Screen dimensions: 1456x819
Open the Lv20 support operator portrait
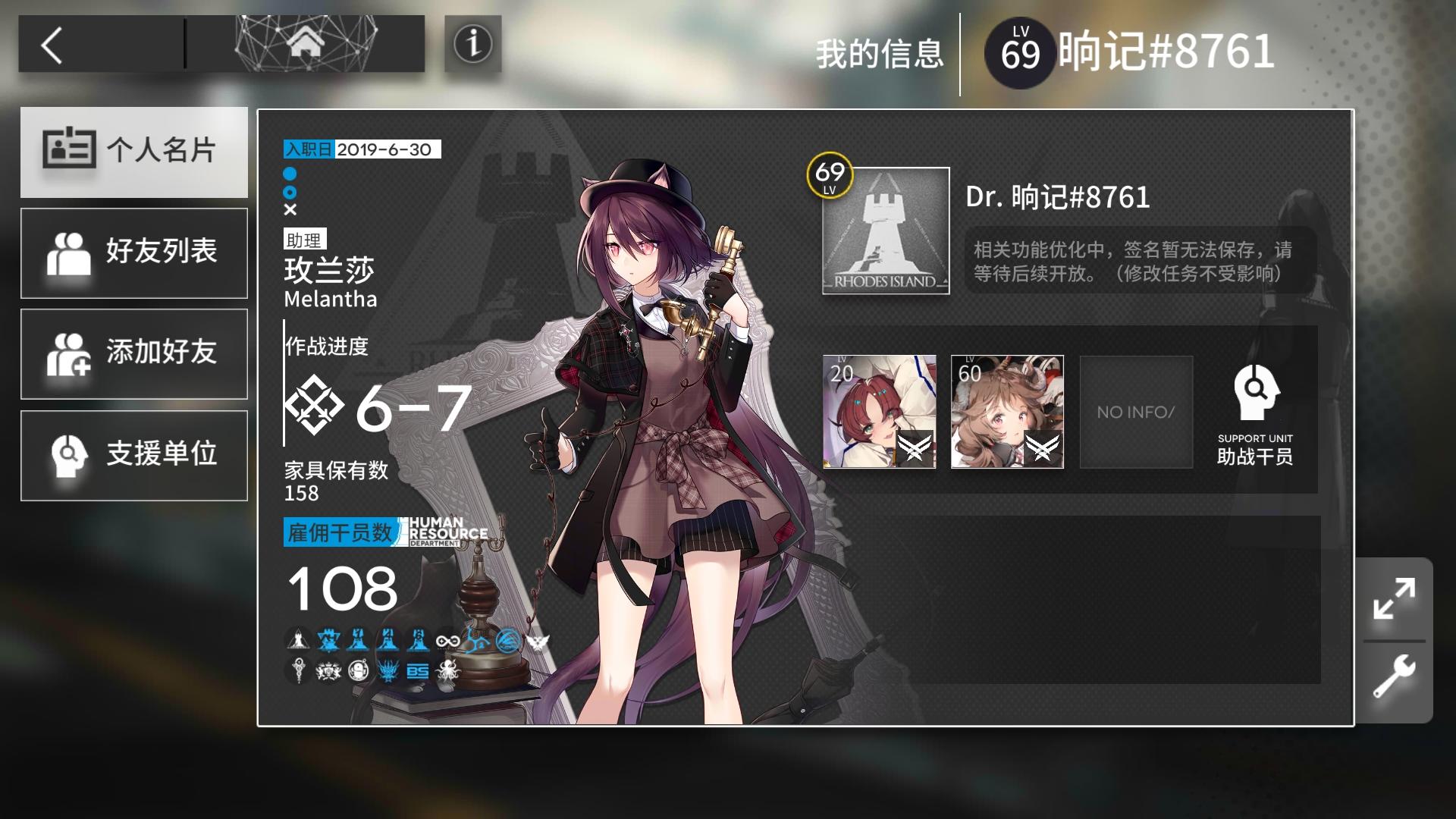[x=878, y=412]
